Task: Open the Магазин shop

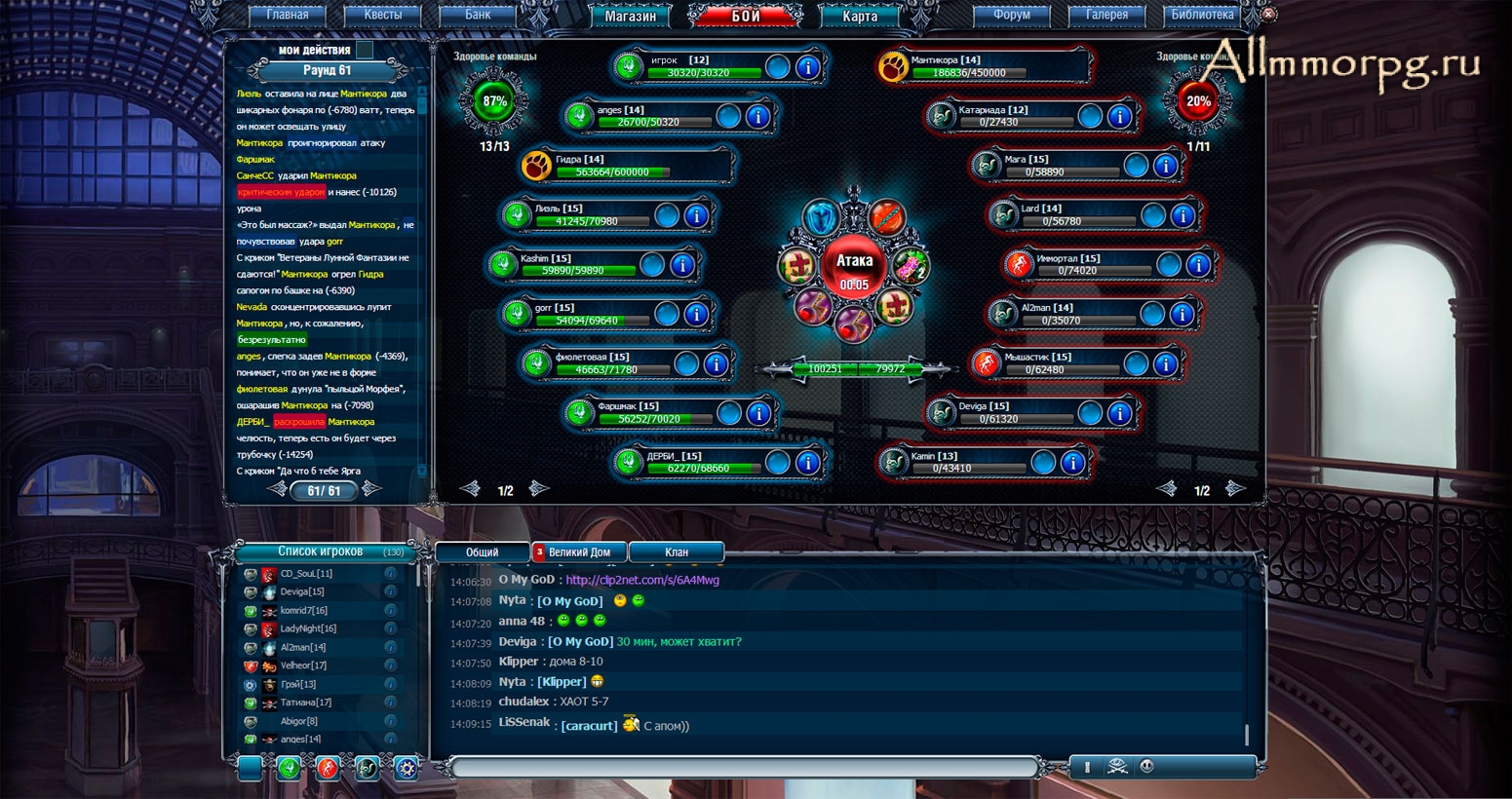Action: (630, 16)
